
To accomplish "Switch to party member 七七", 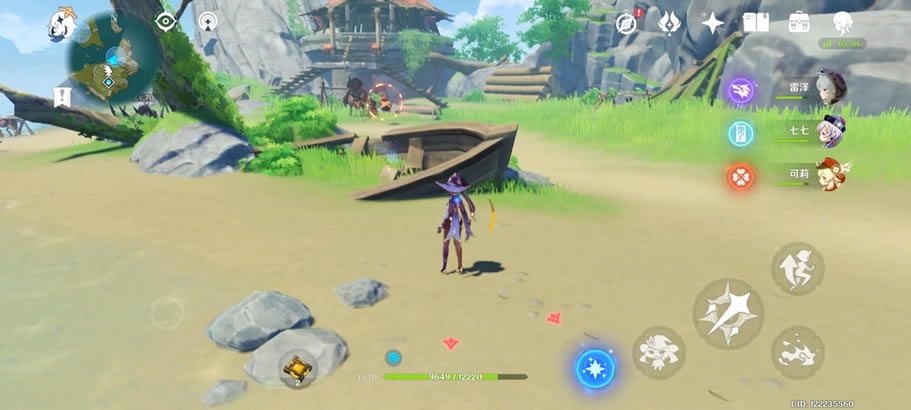I will point(829,131).
